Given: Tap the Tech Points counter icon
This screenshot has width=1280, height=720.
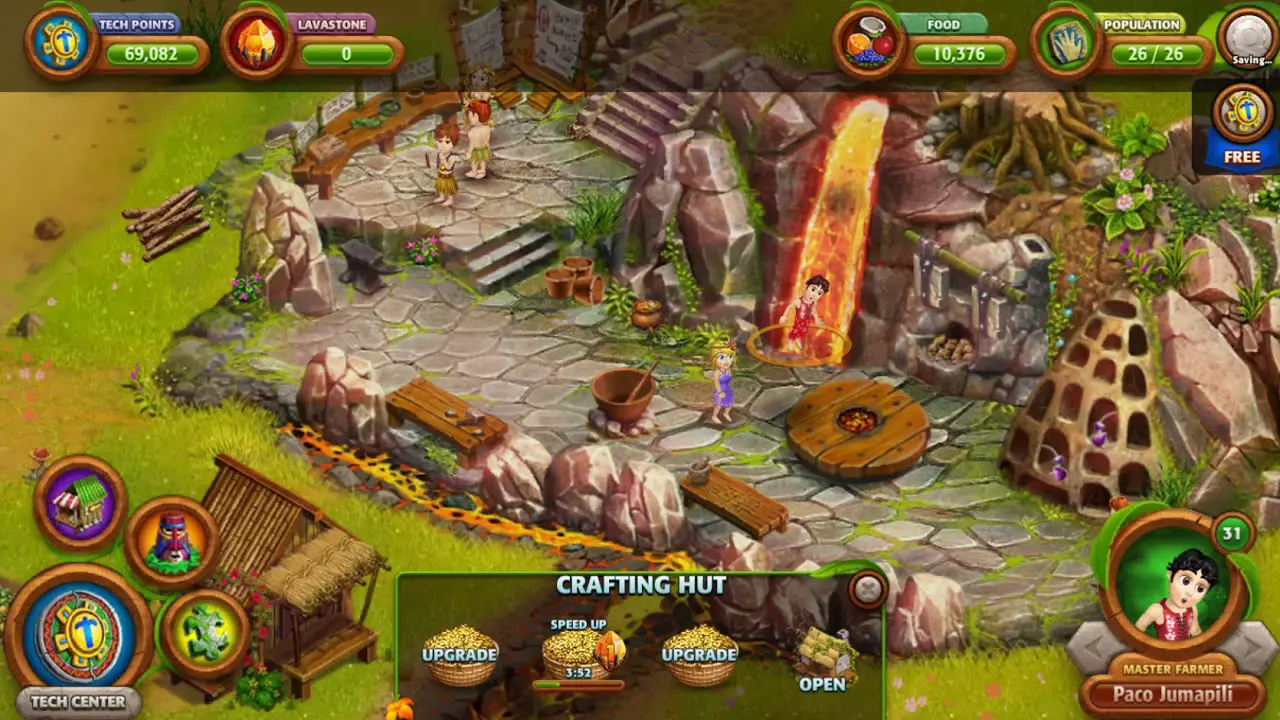Looking at the screenshot, I should point(61,42).
